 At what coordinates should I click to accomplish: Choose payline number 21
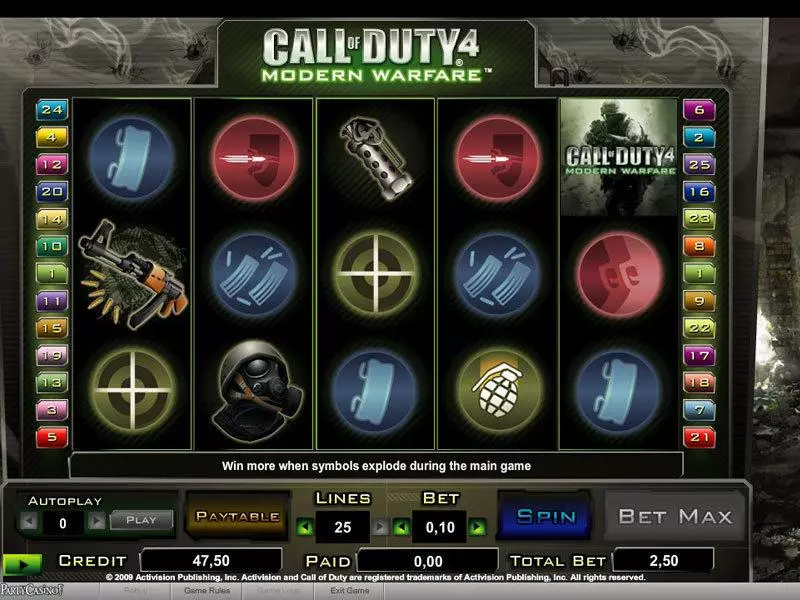tap(696, 437)
